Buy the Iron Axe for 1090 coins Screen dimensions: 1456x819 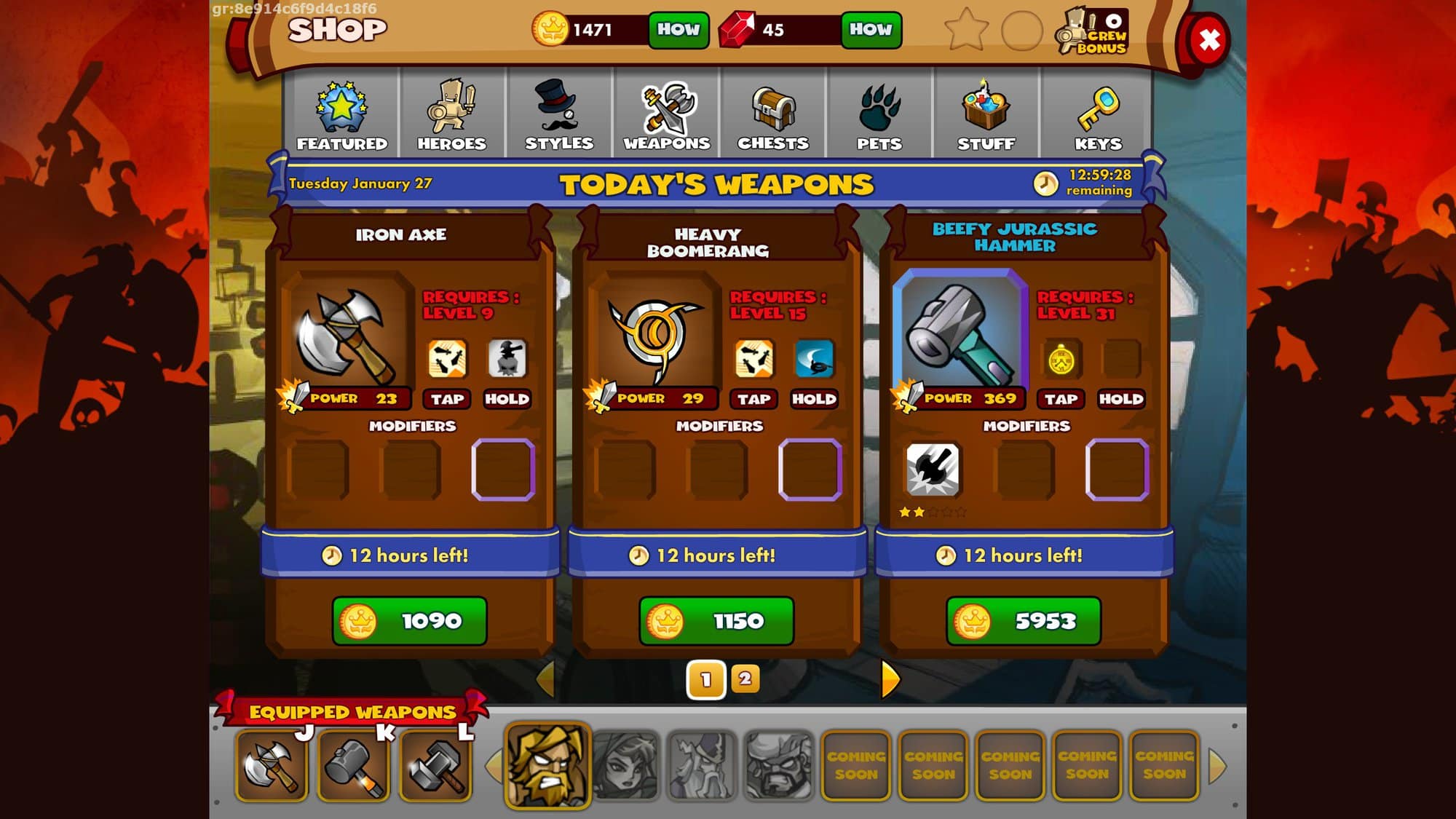coord(409,621)
